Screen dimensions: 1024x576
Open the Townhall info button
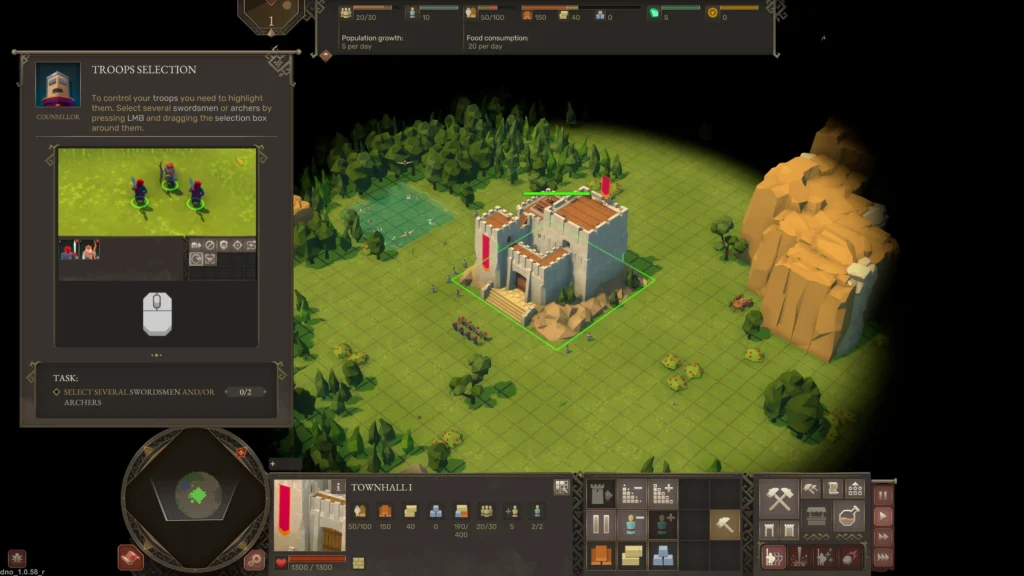pos(339,487)
